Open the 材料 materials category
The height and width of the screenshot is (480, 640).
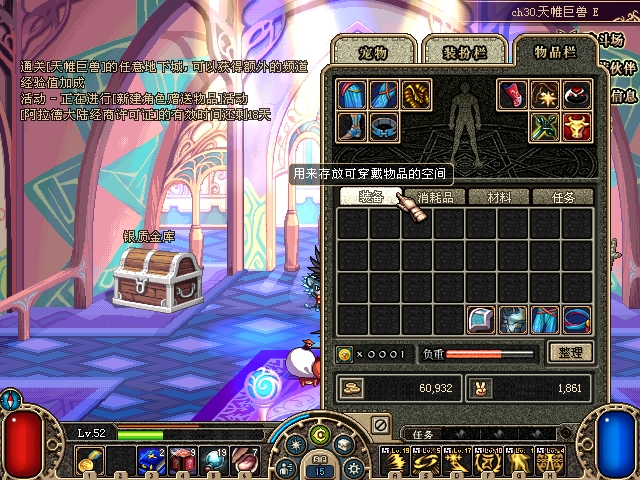click(x=497, y=197)
